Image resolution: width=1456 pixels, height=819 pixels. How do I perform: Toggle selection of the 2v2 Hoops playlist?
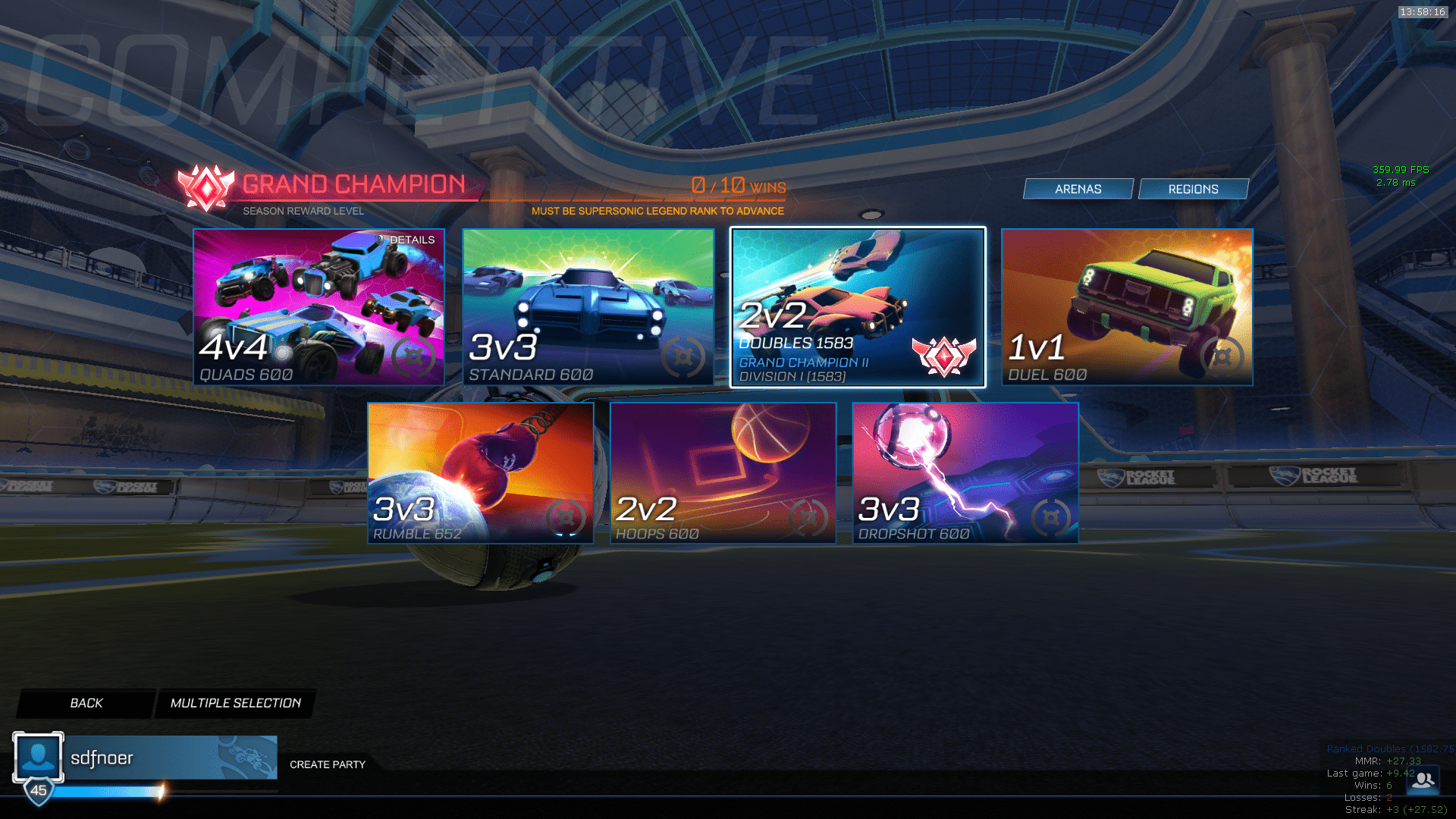tap(722, 472)
